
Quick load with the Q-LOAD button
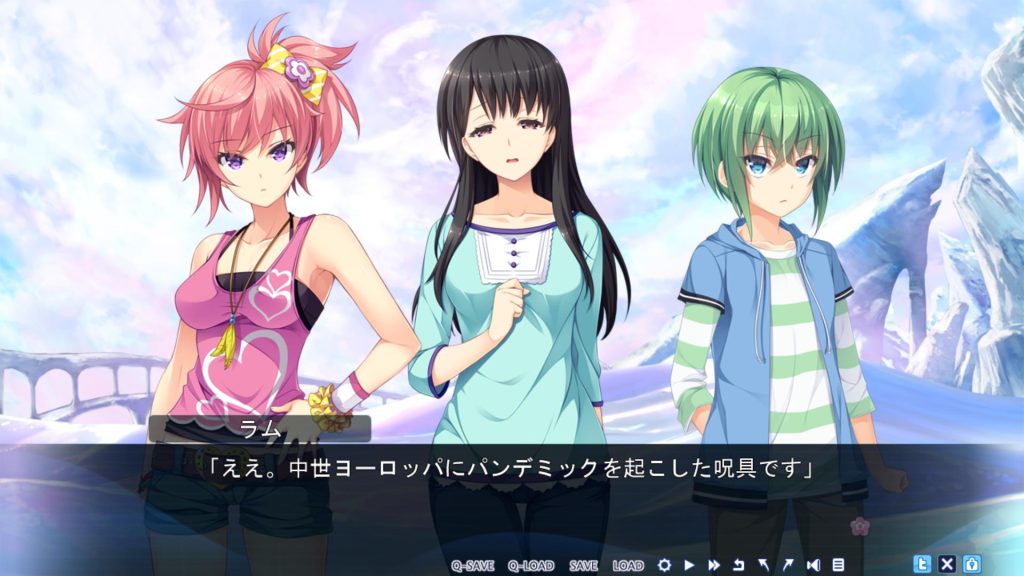point(530,565)
